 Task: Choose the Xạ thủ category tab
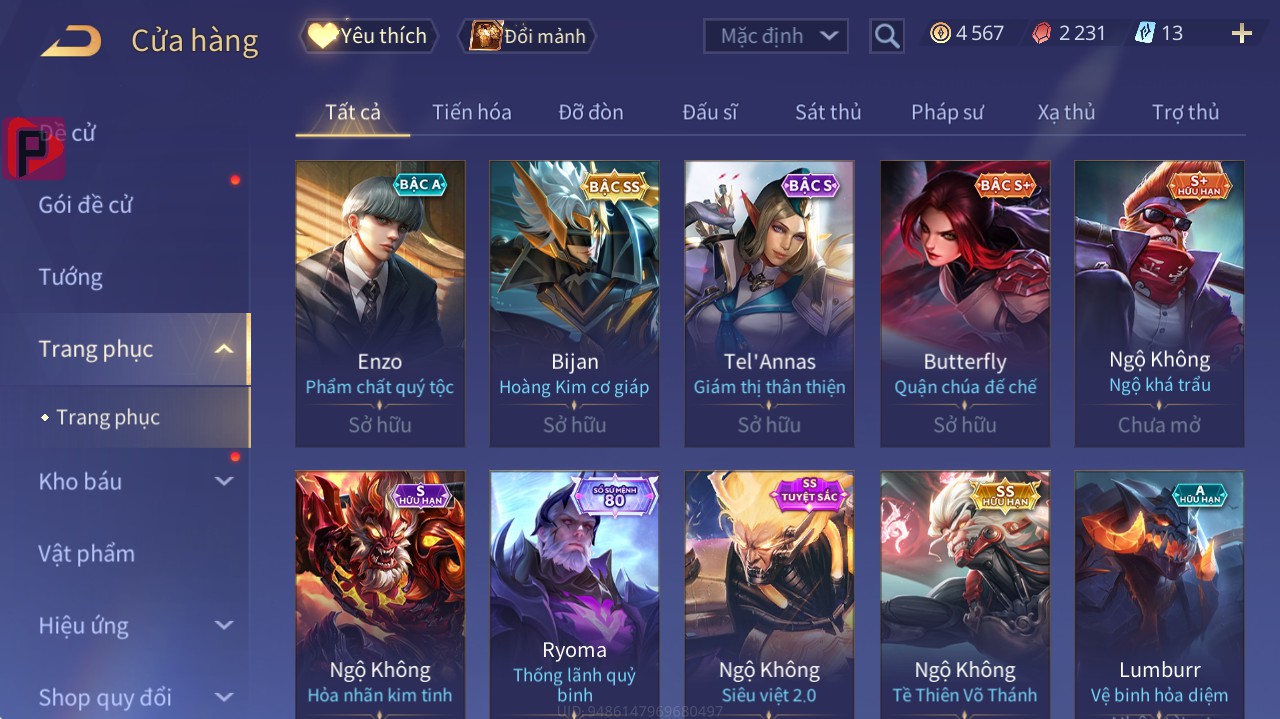pyautogui.click(x=1066, y=112)
